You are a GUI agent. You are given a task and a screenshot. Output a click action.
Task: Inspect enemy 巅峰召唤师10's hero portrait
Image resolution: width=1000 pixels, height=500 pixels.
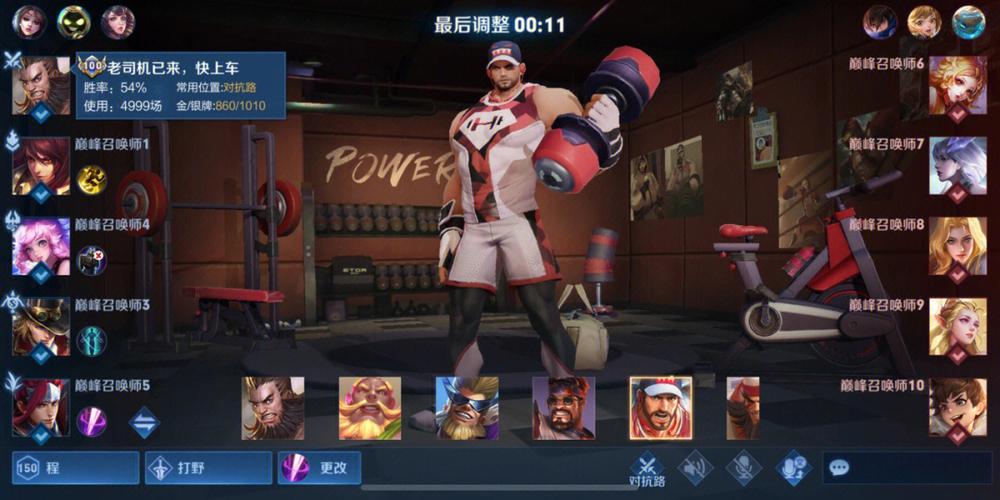[957, 407]
